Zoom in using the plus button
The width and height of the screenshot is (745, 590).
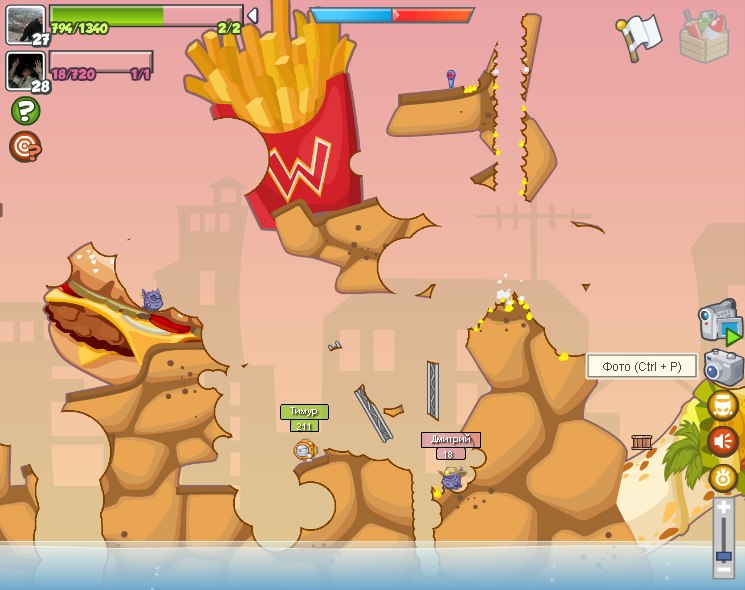[x=723, y=509]
